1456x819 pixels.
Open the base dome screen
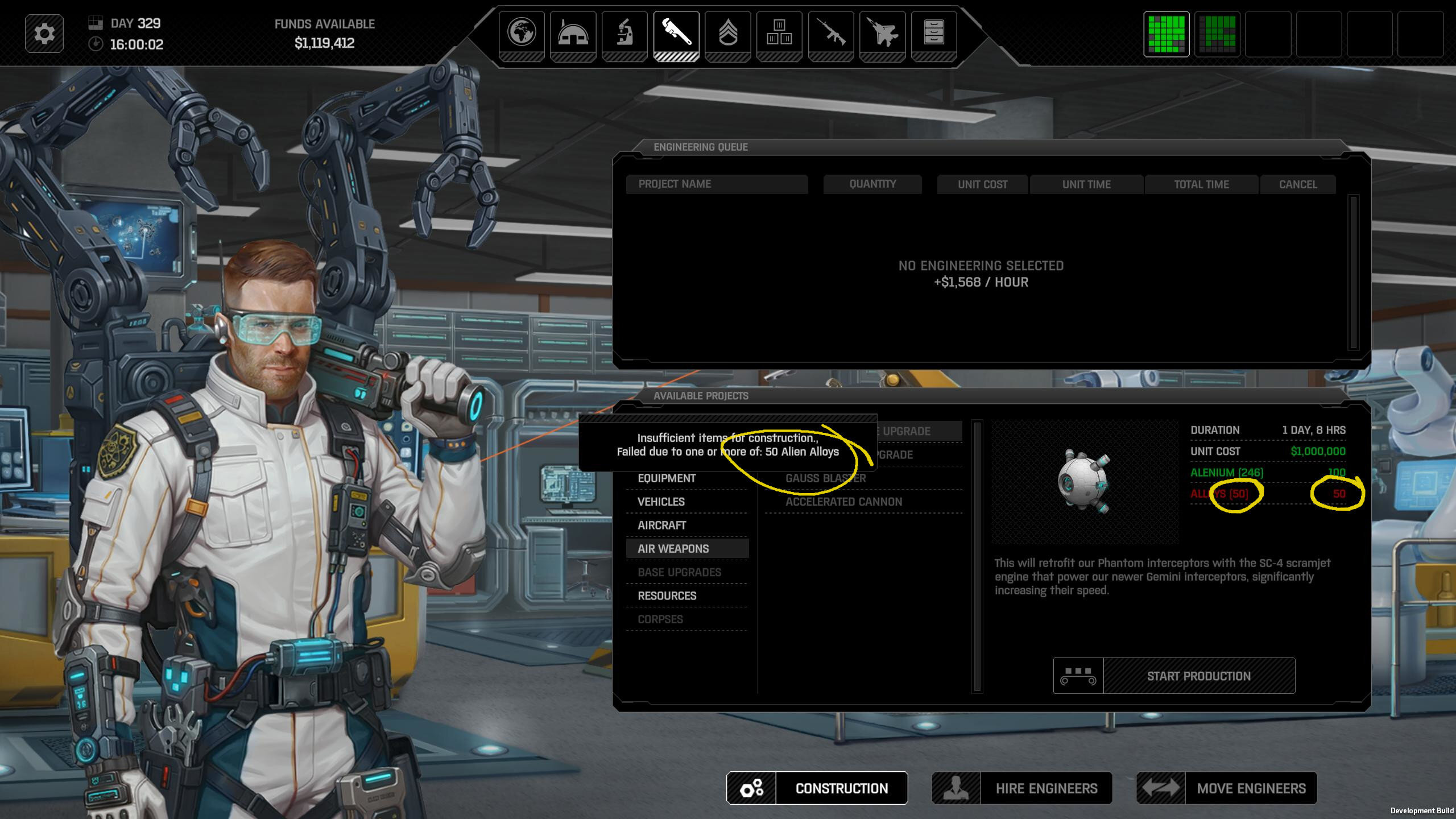coord(573,33)
